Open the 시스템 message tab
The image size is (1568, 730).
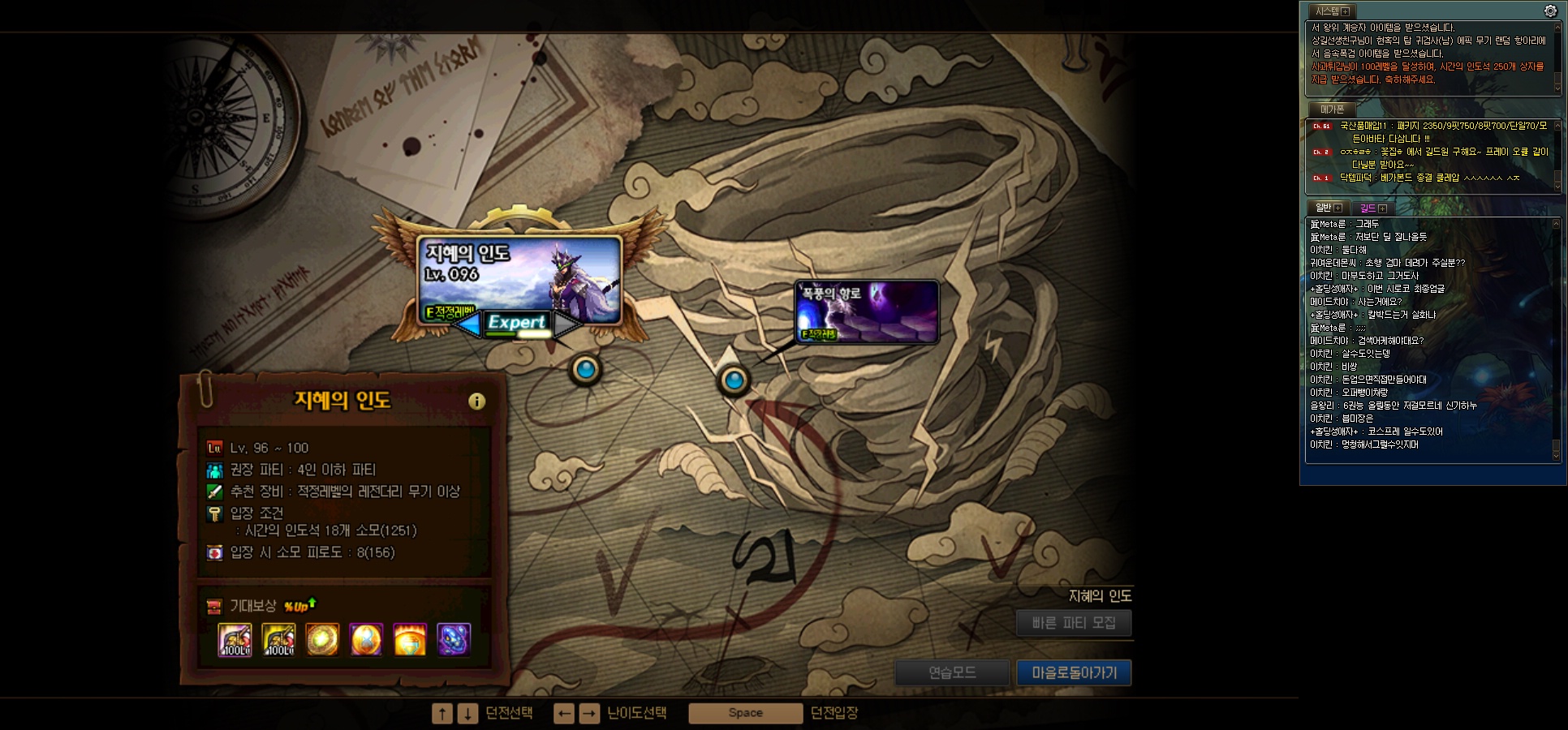click(1331, 11)
